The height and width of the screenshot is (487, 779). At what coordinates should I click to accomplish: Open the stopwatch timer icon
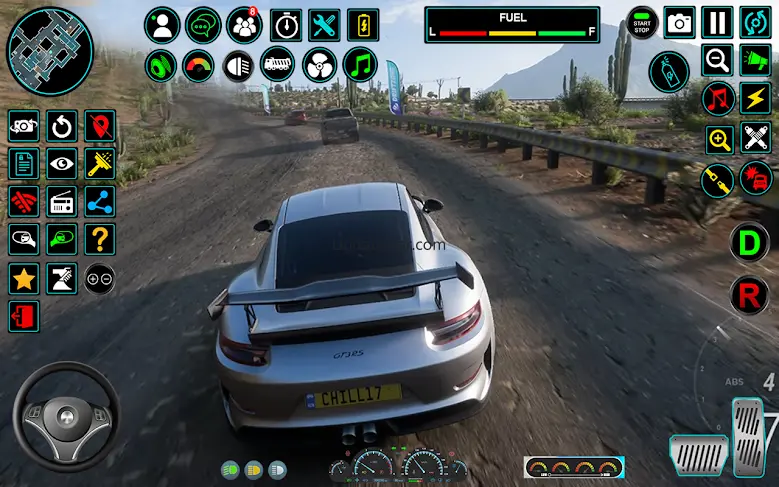[286, 25]
